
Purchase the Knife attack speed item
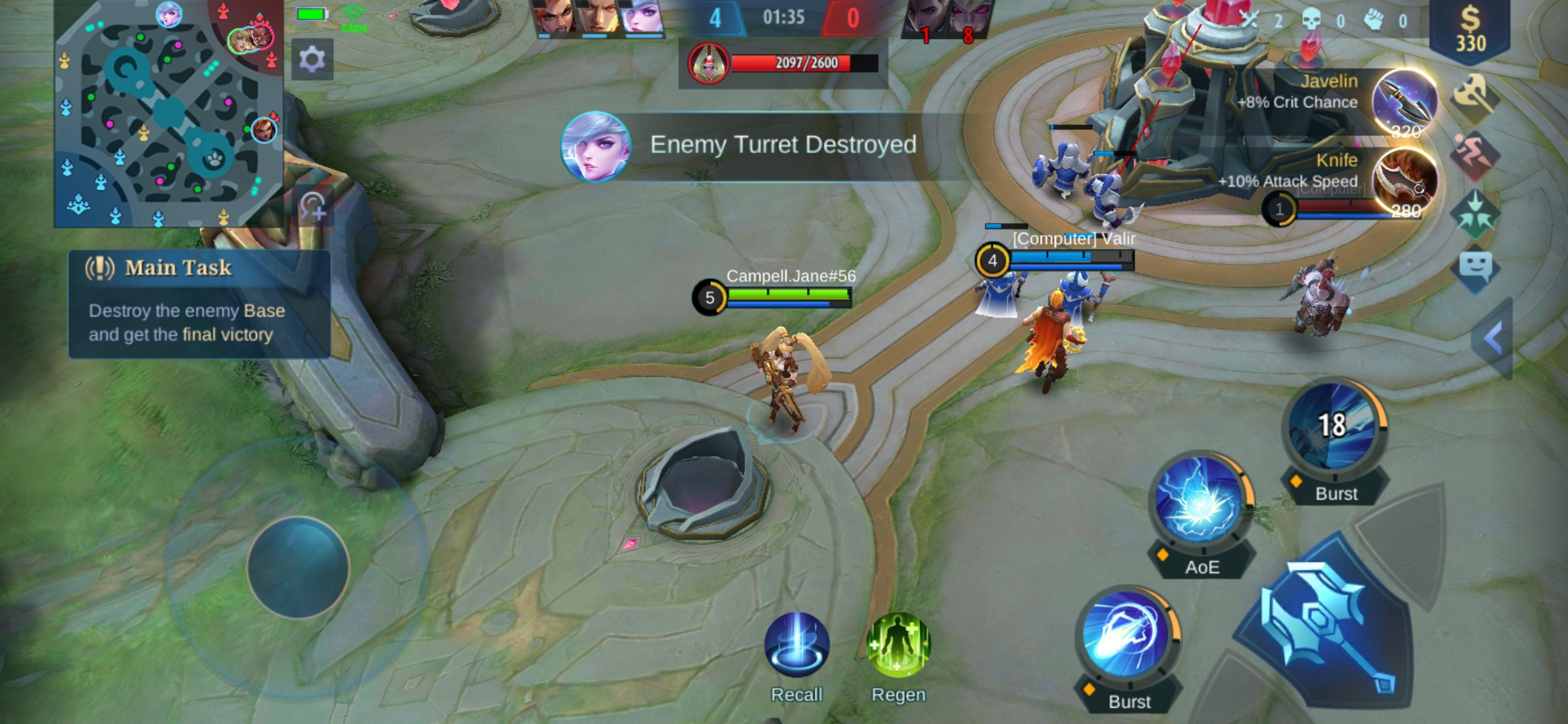tap(1404, 181)
